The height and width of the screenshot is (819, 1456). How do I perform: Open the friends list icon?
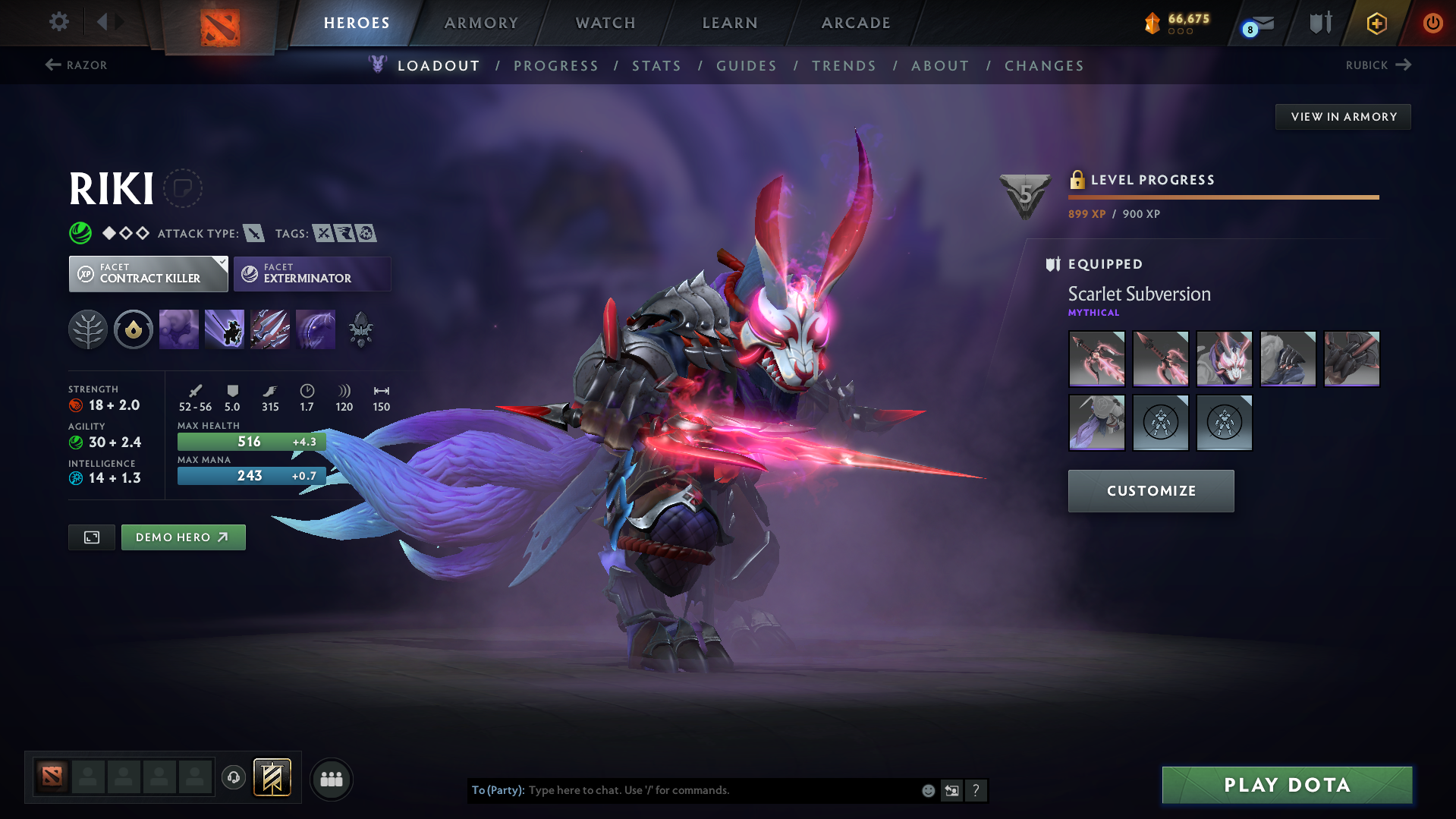pyautogui.click(x=332, y=779)
